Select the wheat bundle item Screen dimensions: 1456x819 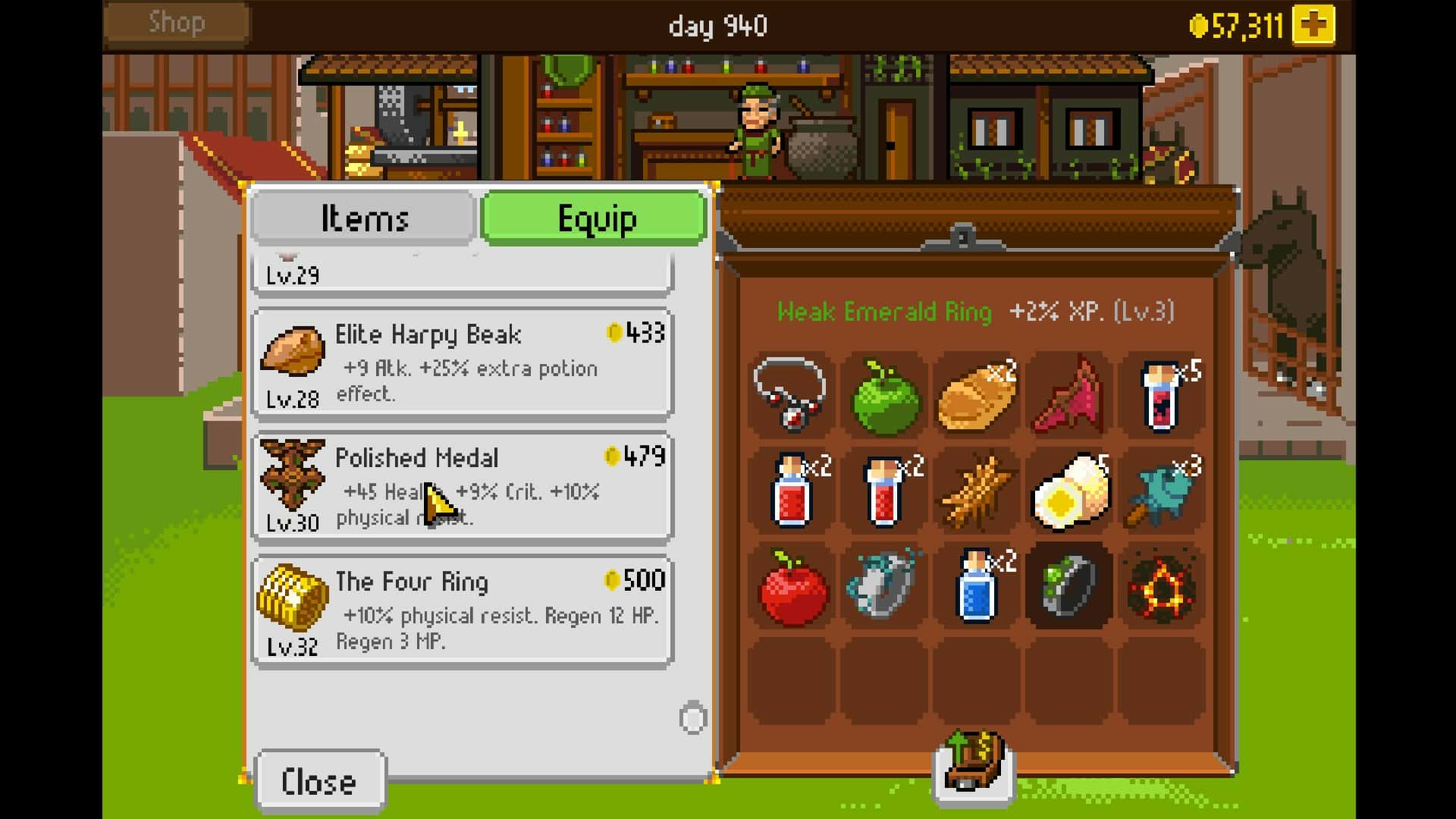976,493
